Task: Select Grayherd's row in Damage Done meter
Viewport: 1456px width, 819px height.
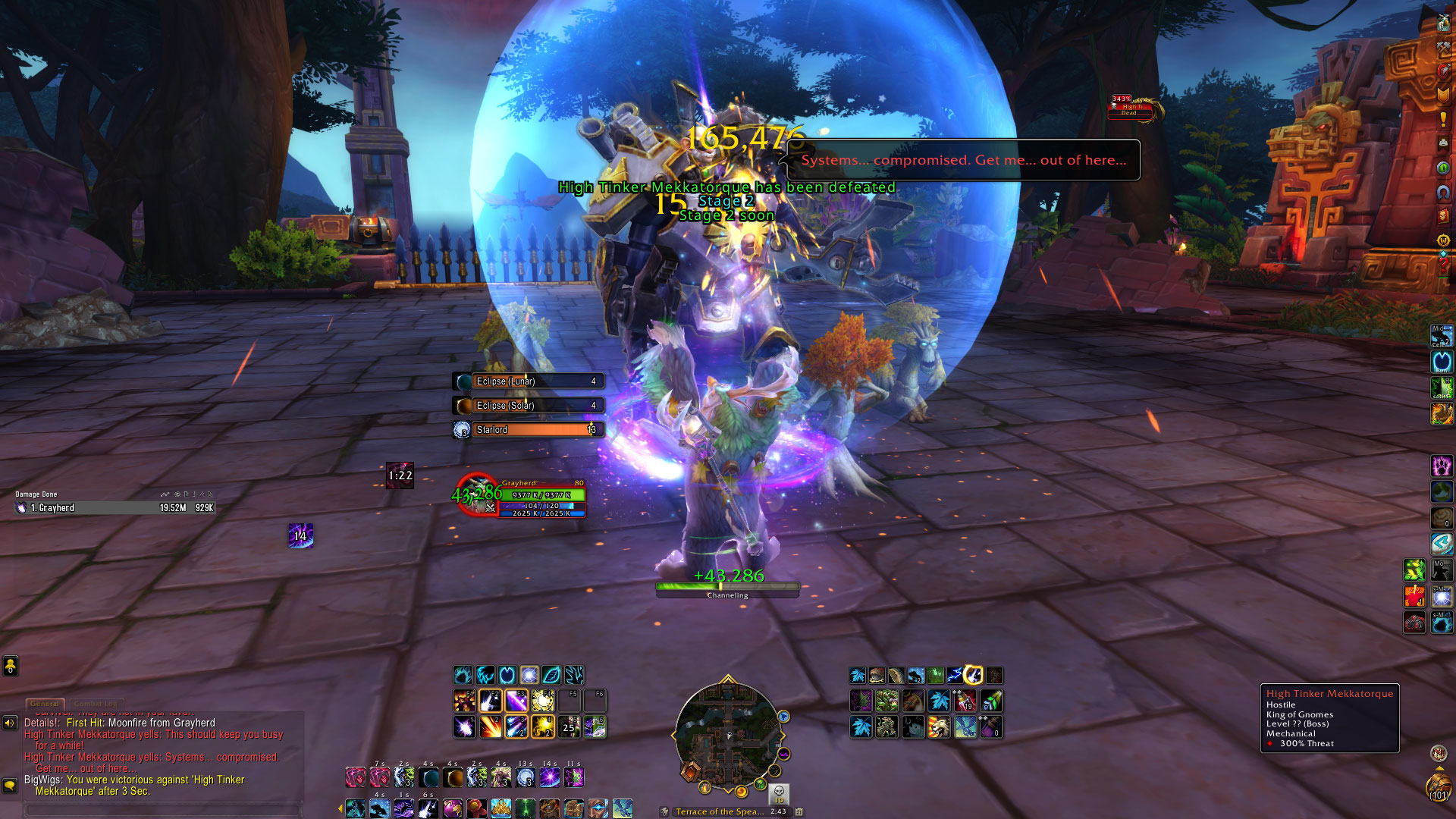Action: [x=115, y=508]
